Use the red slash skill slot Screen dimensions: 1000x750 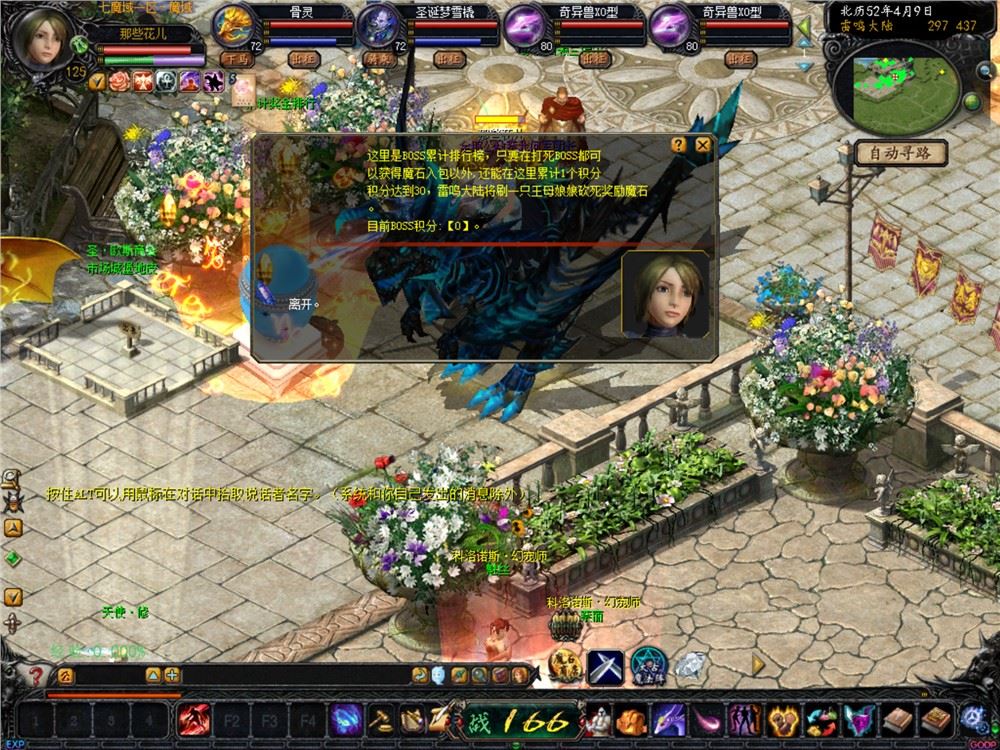pos(192,719)
